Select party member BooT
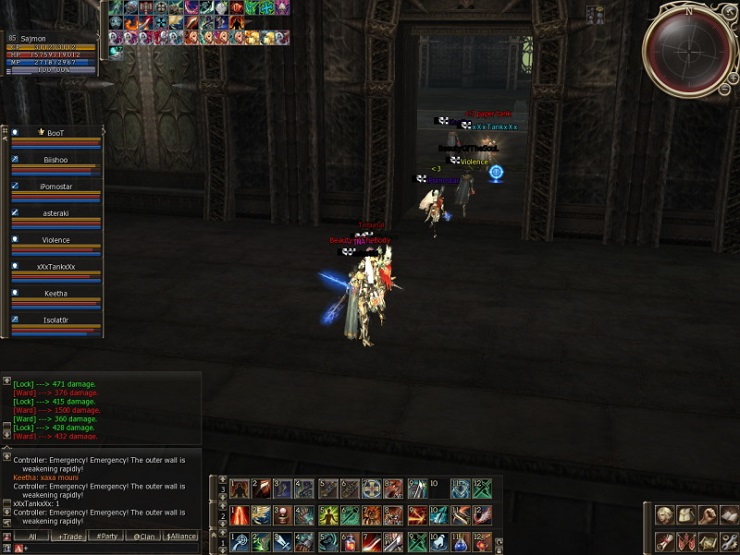This screenshot has height=555, width=740. point(56,133)
